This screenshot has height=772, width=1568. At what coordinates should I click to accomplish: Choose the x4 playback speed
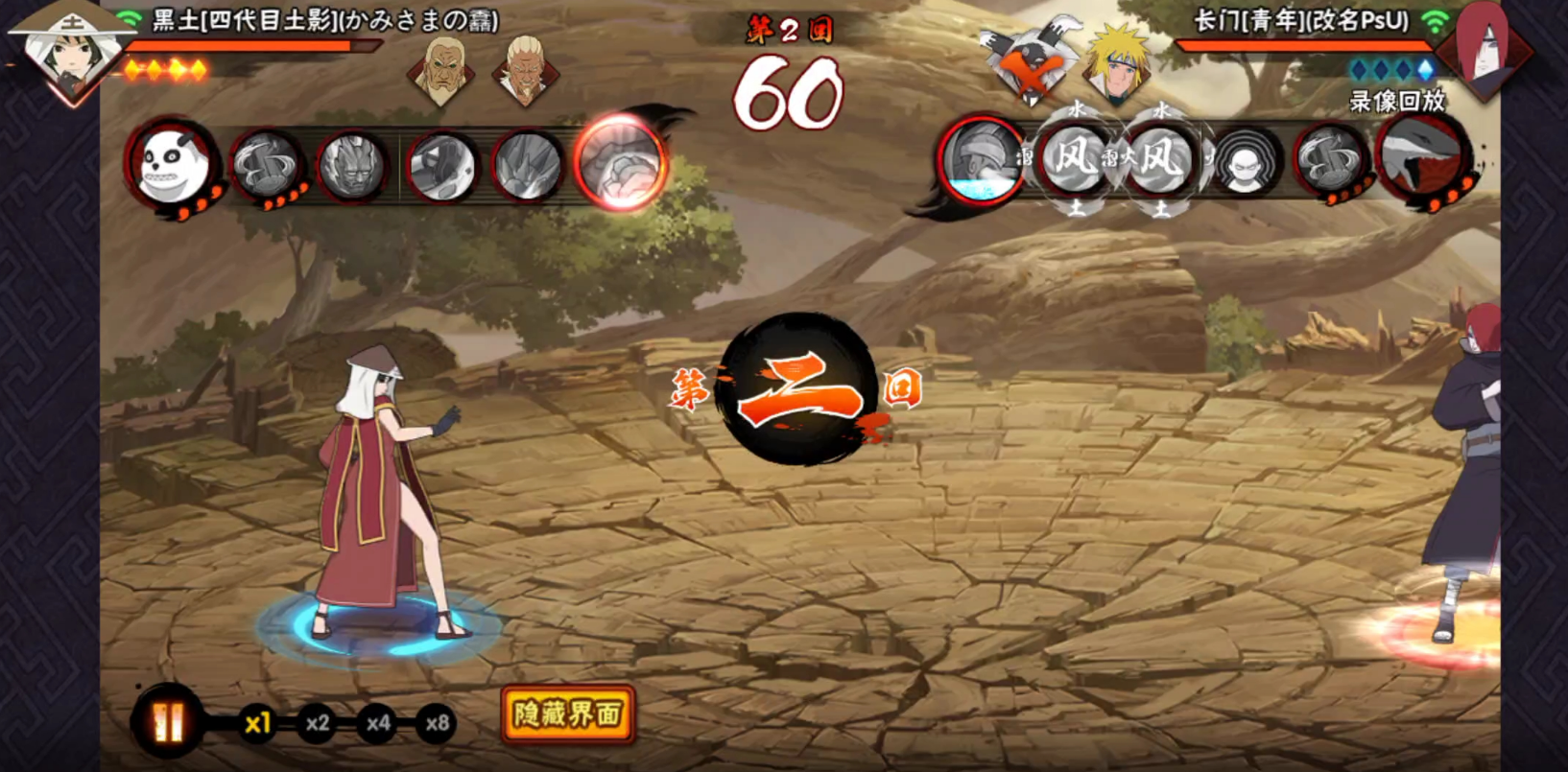click(x=378, y=723)
